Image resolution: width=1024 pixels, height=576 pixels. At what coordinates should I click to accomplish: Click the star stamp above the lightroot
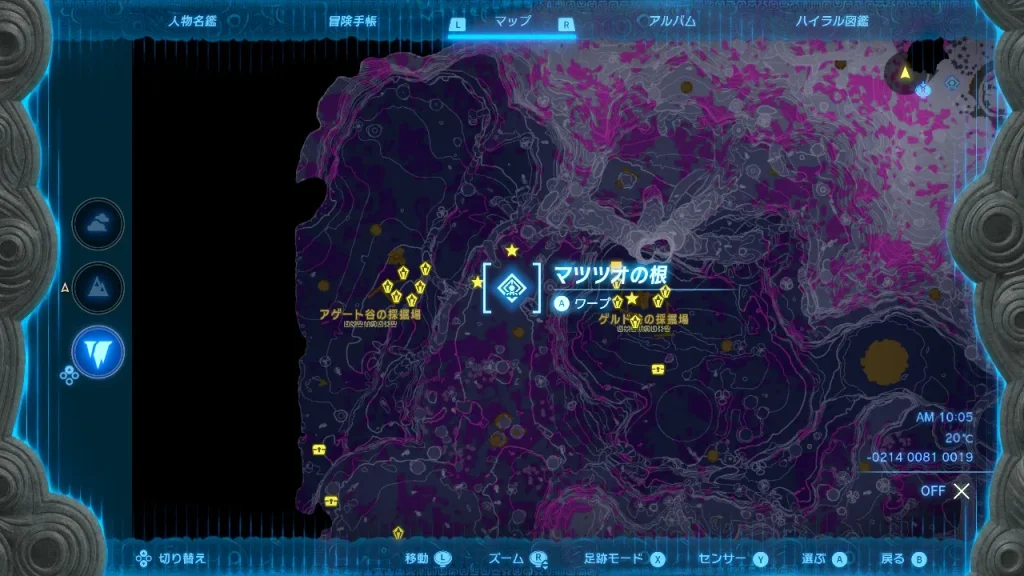click(512, 250)
